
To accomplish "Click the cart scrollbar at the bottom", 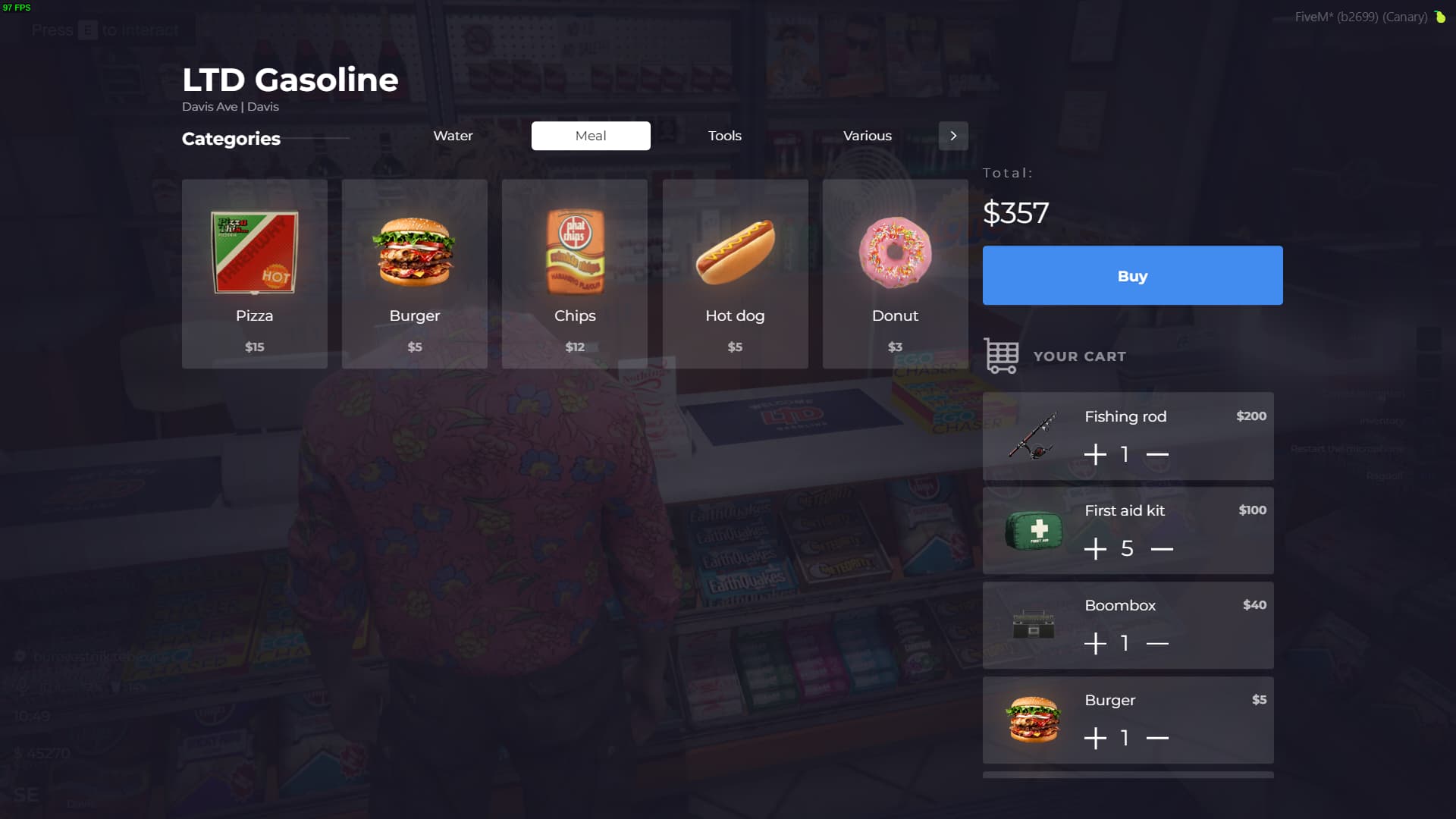I will (x=1128, y=775).
